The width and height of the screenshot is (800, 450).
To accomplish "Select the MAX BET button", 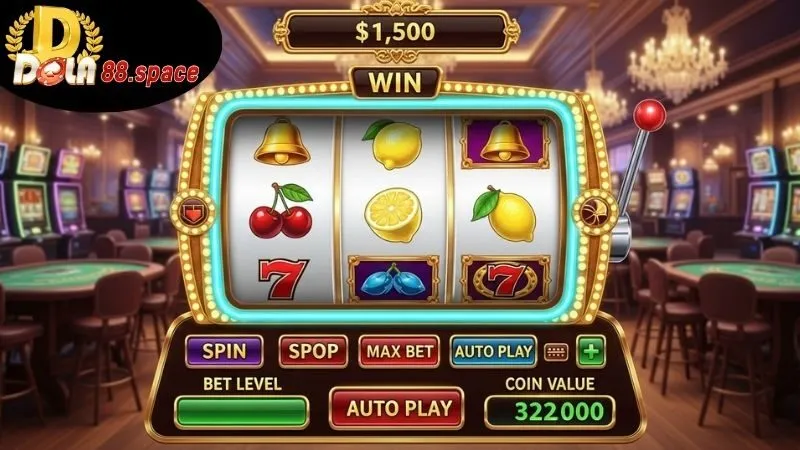I will pos(399,351).
